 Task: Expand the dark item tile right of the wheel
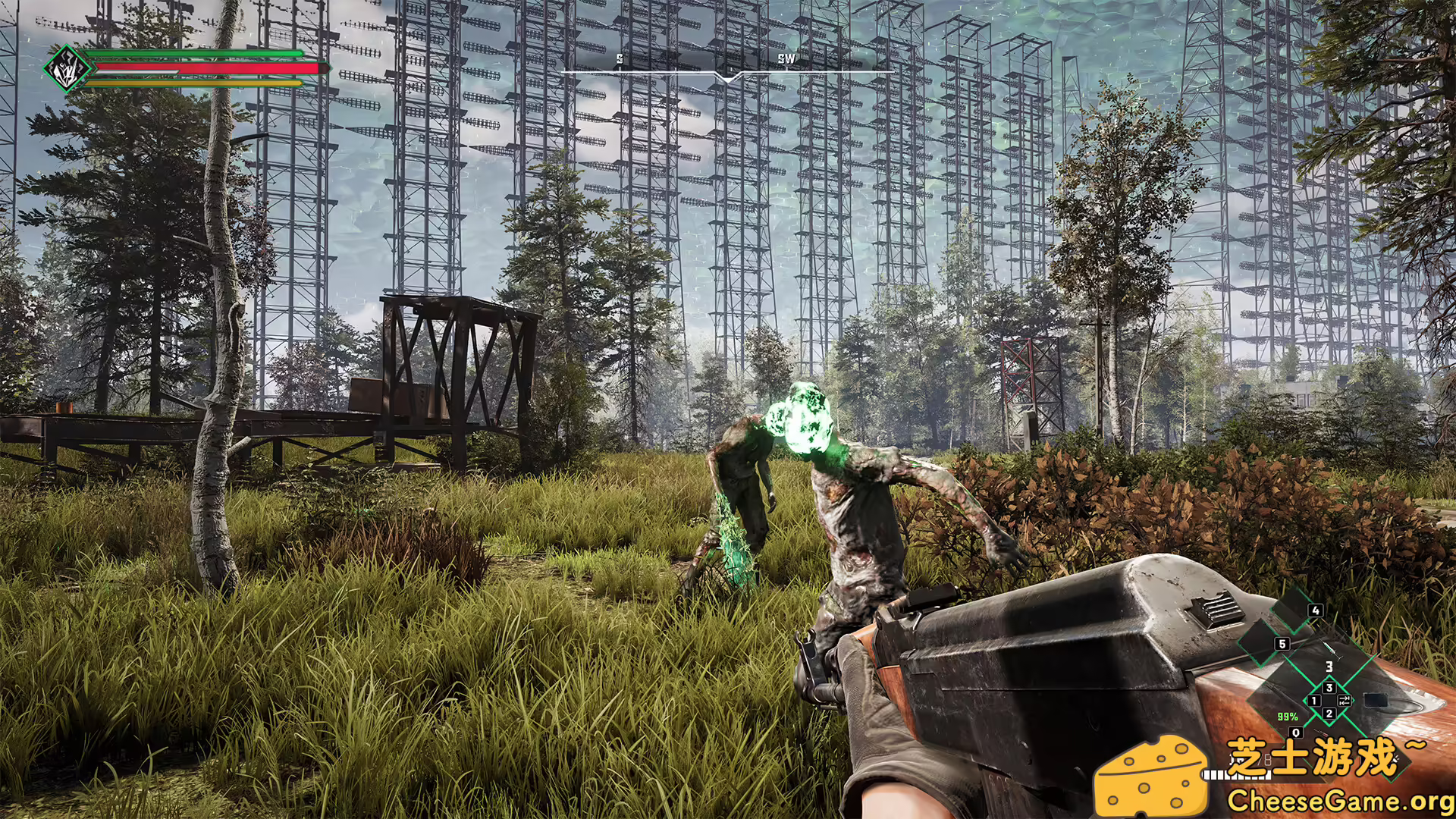1376,701
